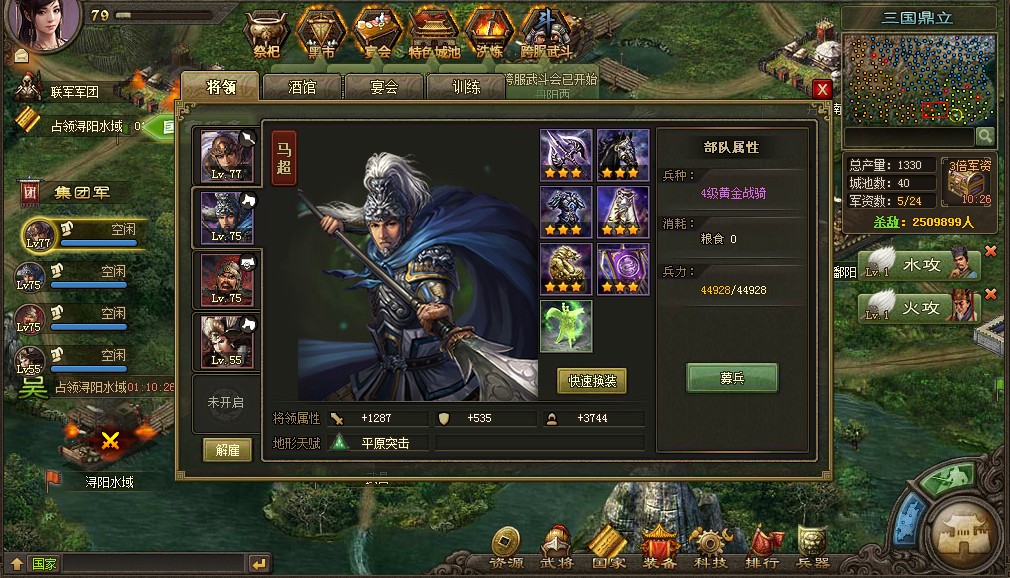Select the Lv.77 general portrait in list
The width and height of the screenshot is (1010, 578).
pyautogui.click(x=227, y=156)
